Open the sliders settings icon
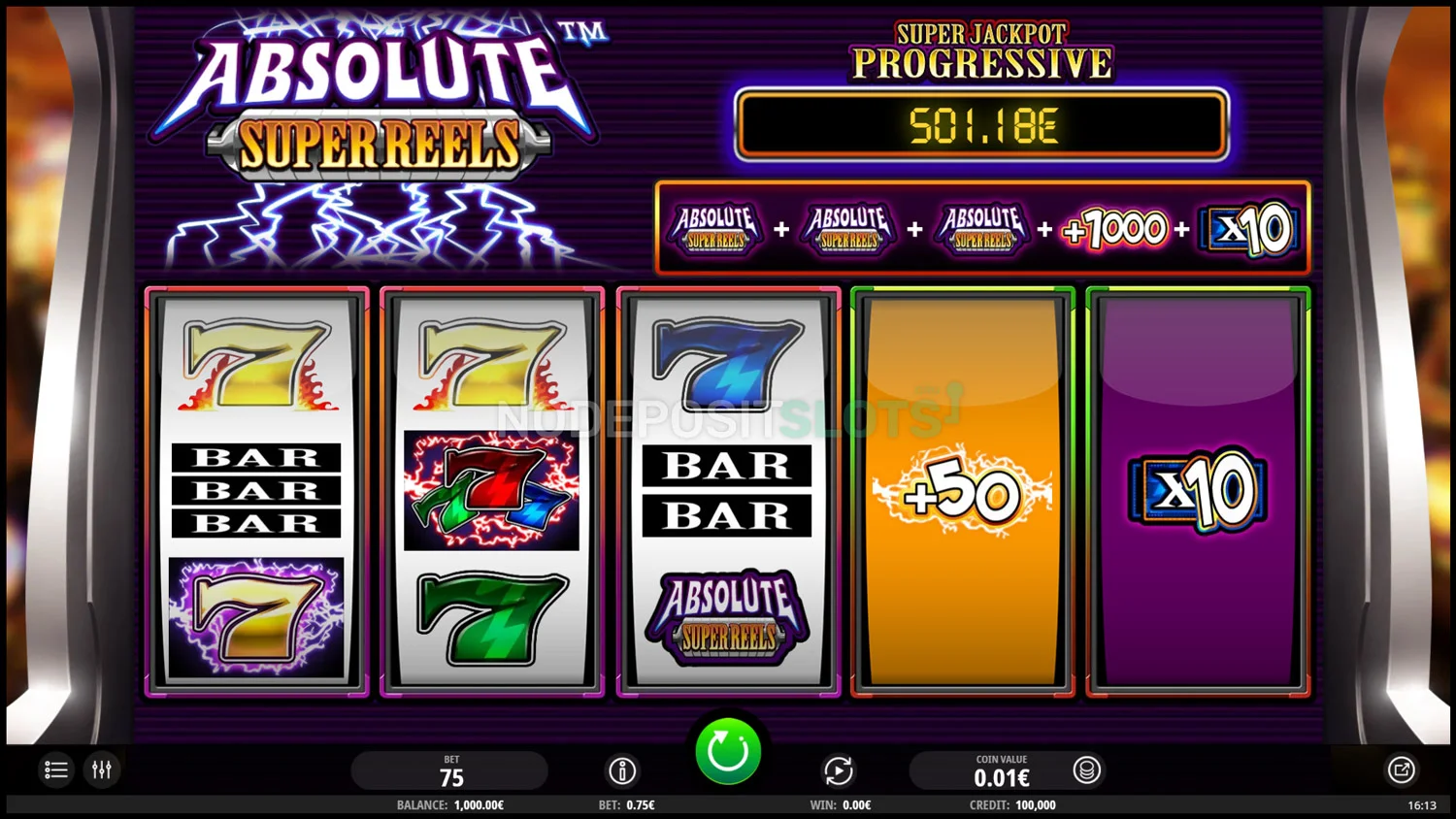Viewport: 1456px width, 819px height. (102, 770)
